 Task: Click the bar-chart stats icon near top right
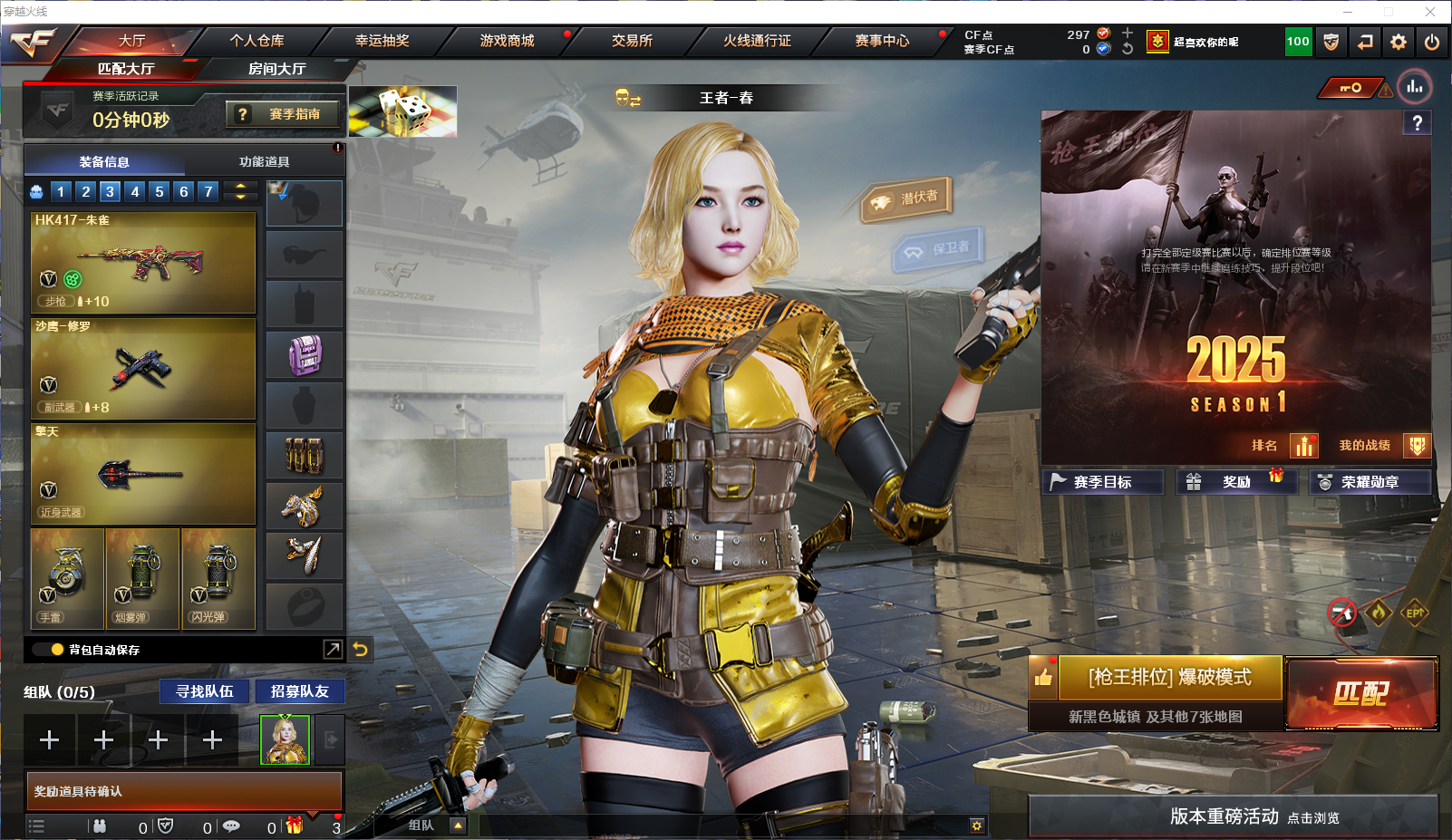[1415, 87]
